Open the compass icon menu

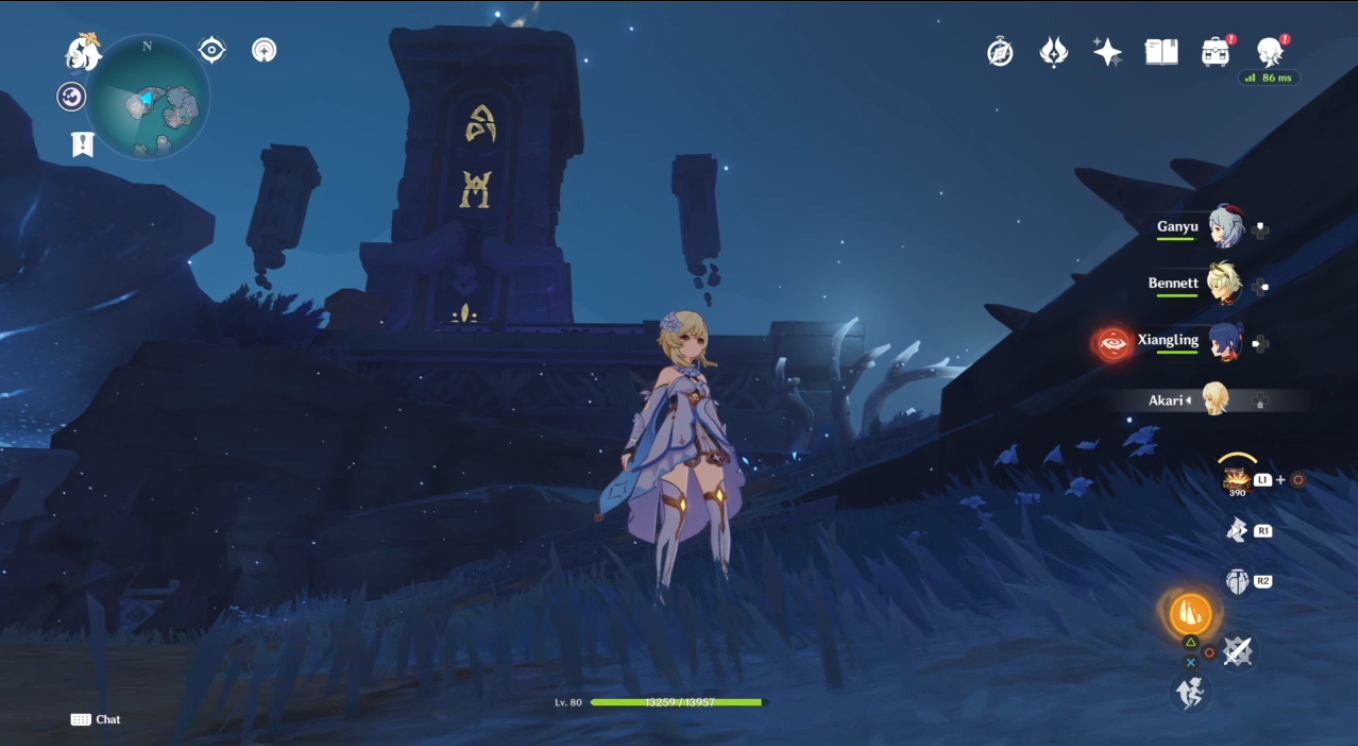(x=1000, y=52)
